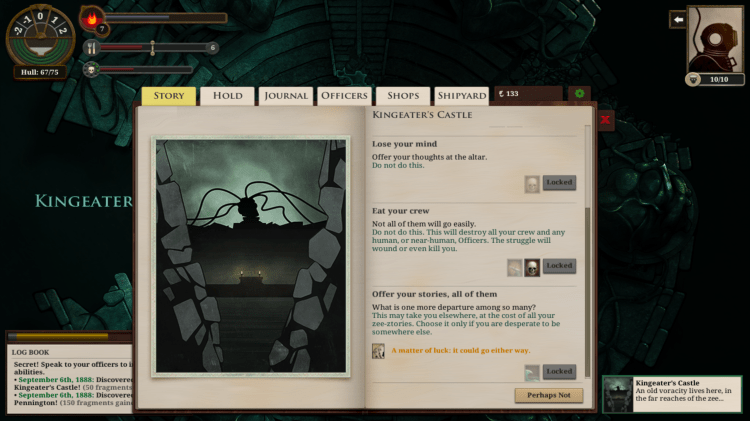Choose the Perhaps Not option
Screen dimensions: 750x421
pos(549,395)
